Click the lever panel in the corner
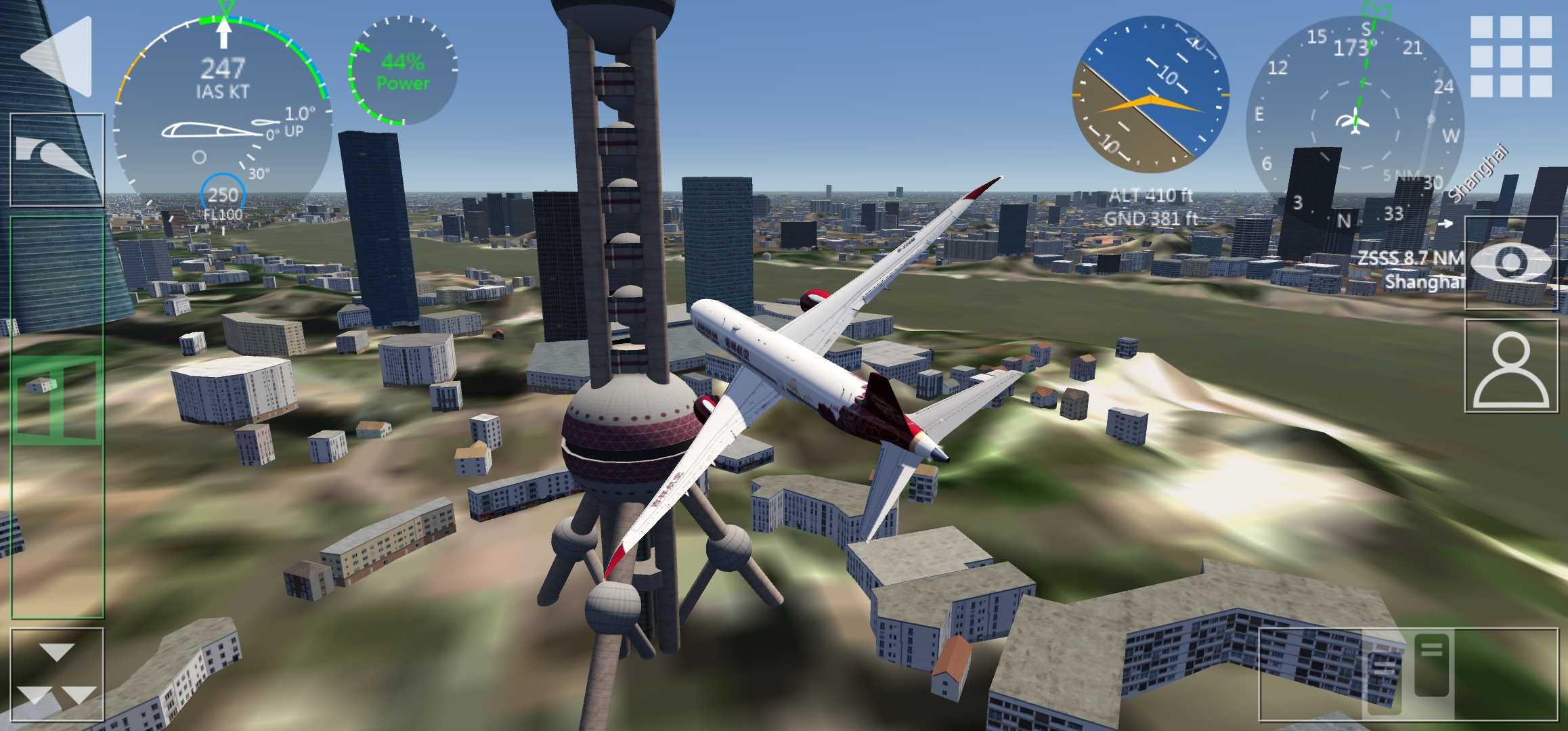1568x731 pixels. coord(1407,674)
